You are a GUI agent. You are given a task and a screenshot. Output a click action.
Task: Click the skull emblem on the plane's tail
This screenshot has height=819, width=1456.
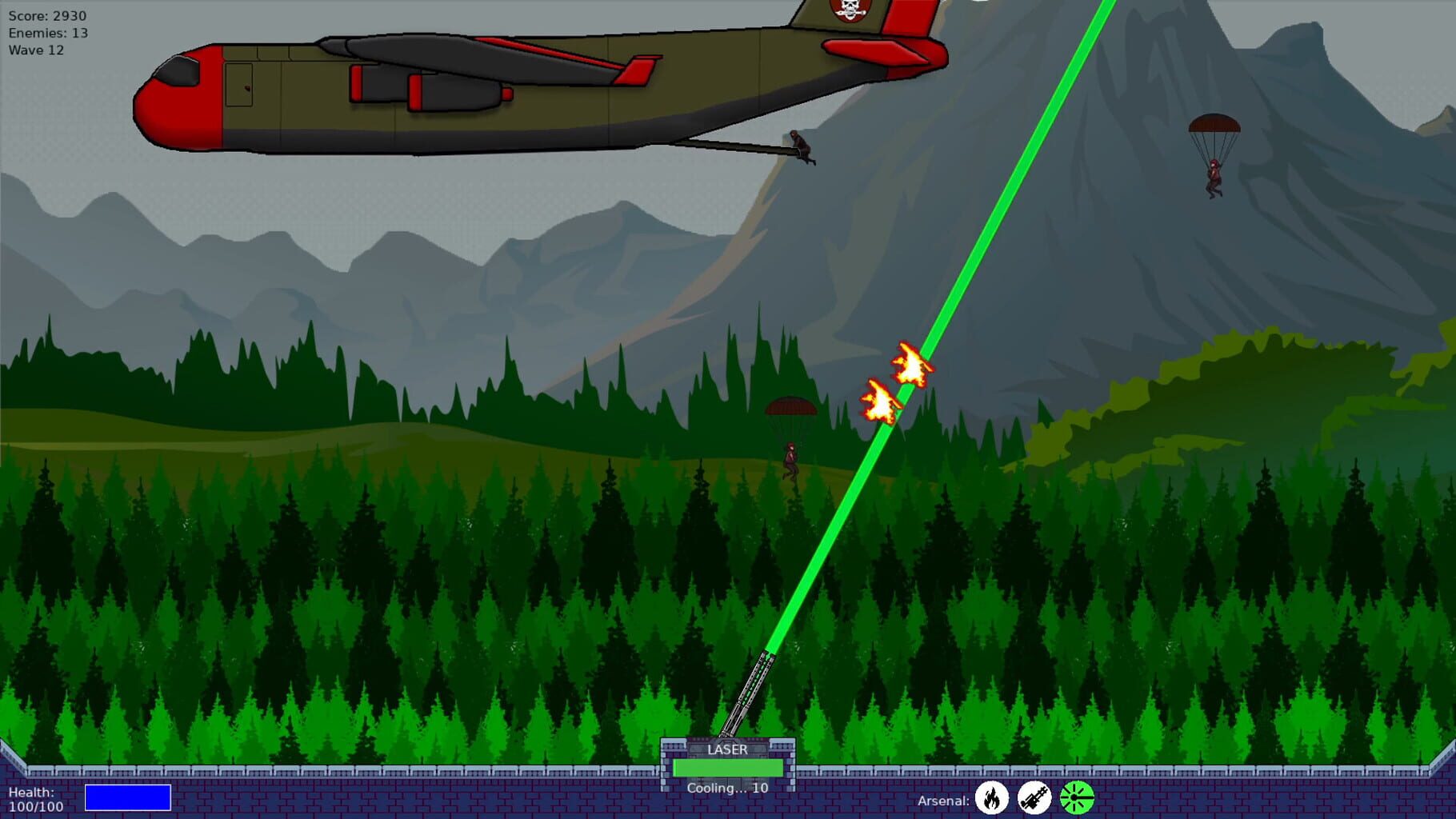(x=851, y=12)
